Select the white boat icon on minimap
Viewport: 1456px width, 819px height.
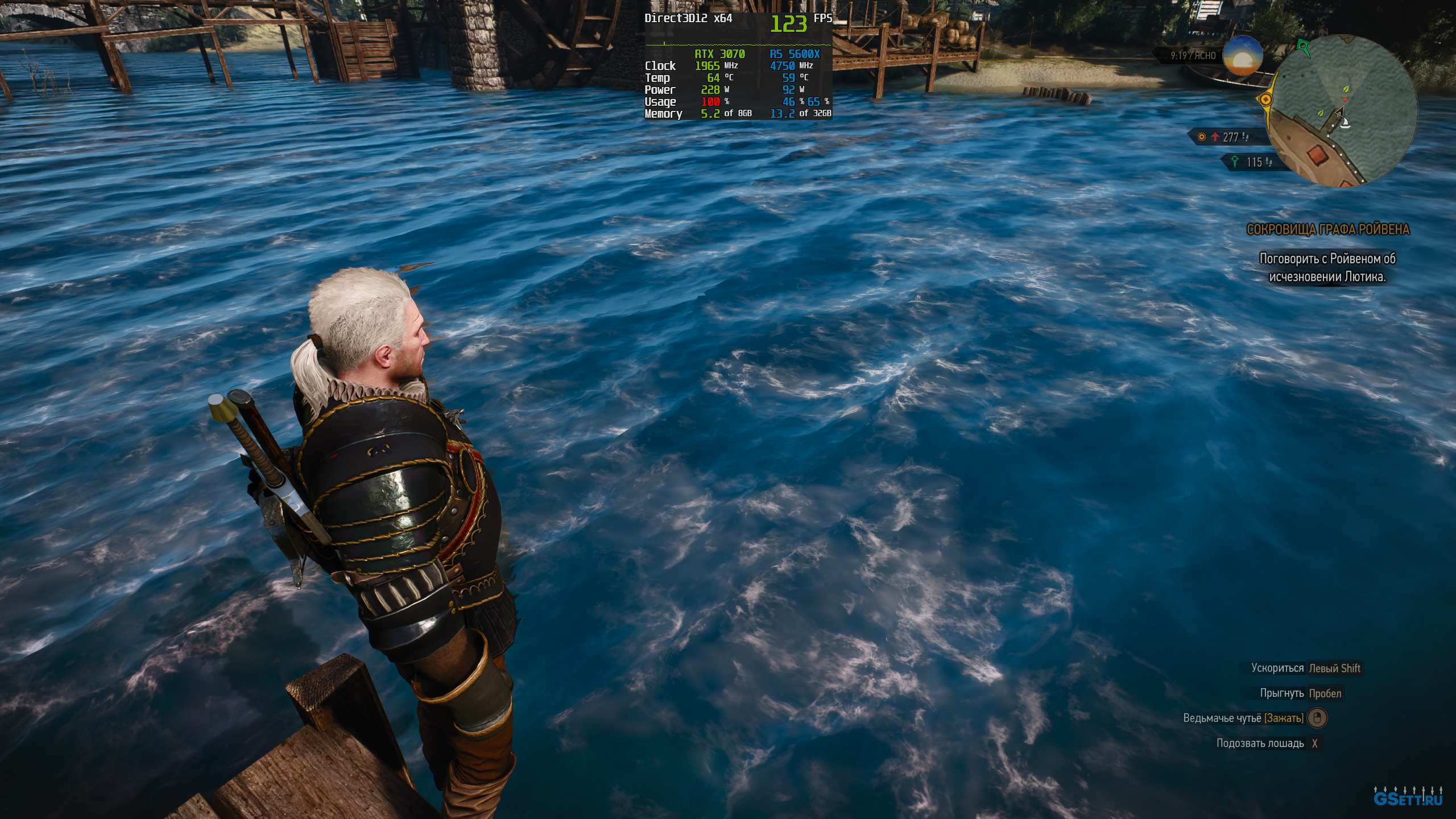point(1345,124)
